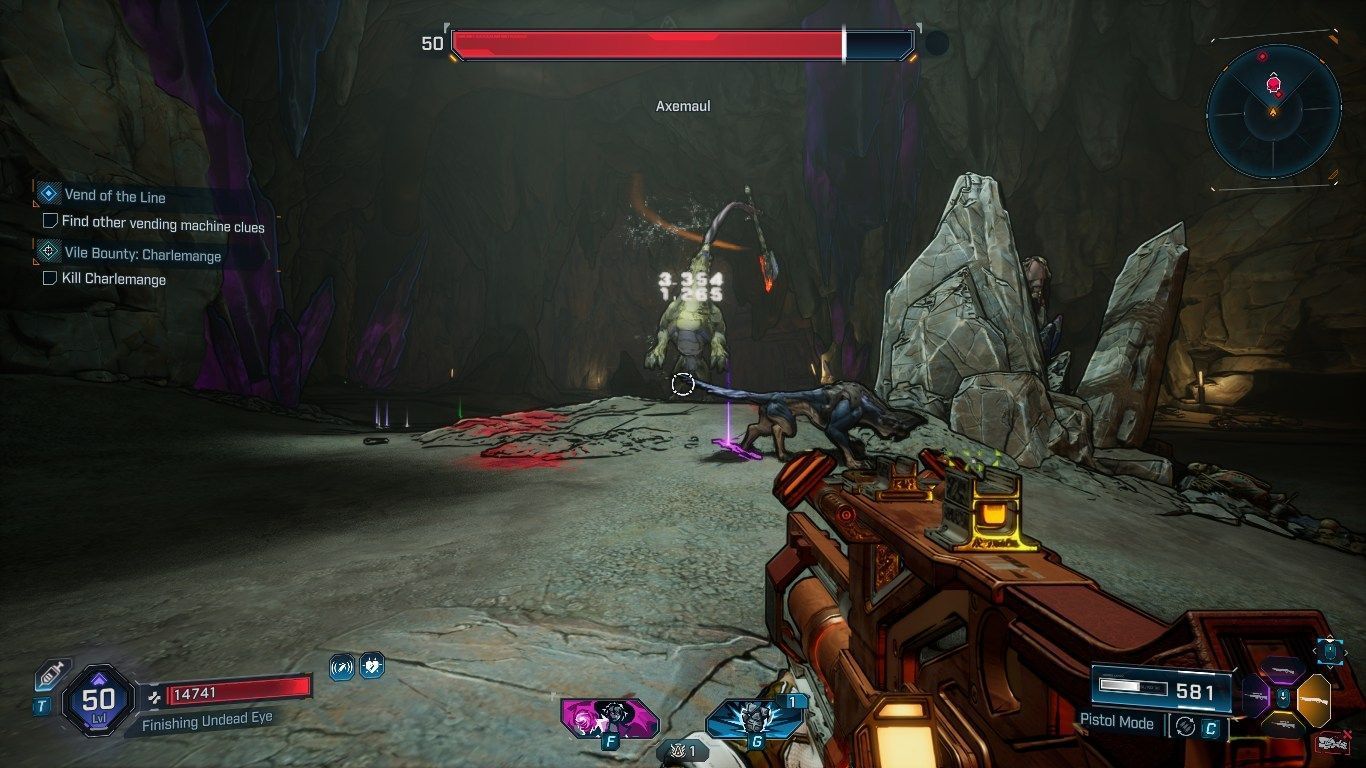Open the Vile Bounty: Charlemange quest
1366x768 pixels.
(142, 255)
